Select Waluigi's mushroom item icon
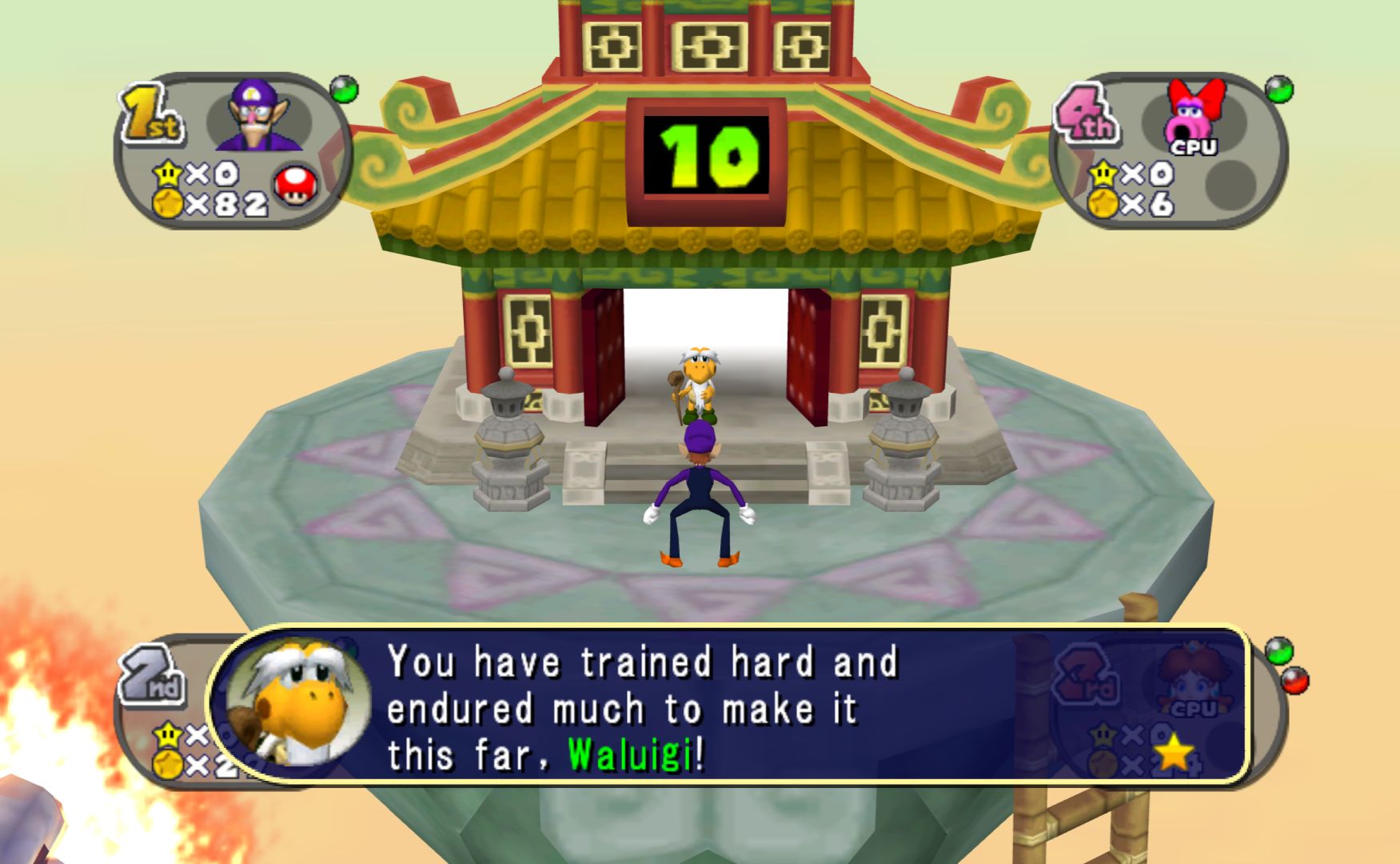This screenshot has width=1400, height=864. (x=295, y=186)
